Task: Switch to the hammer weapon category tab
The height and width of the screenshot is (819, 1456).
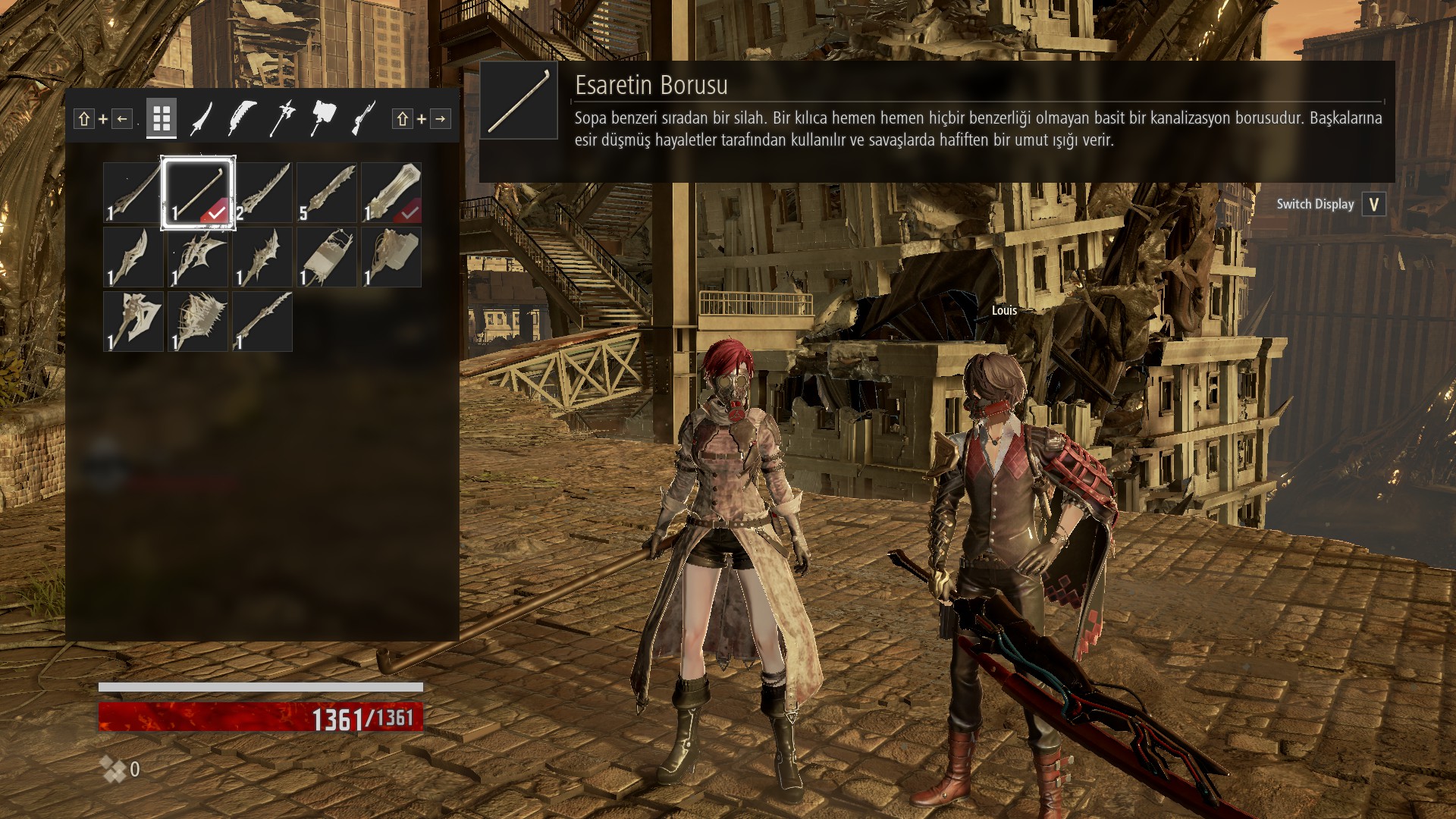Action: point(323,118)
